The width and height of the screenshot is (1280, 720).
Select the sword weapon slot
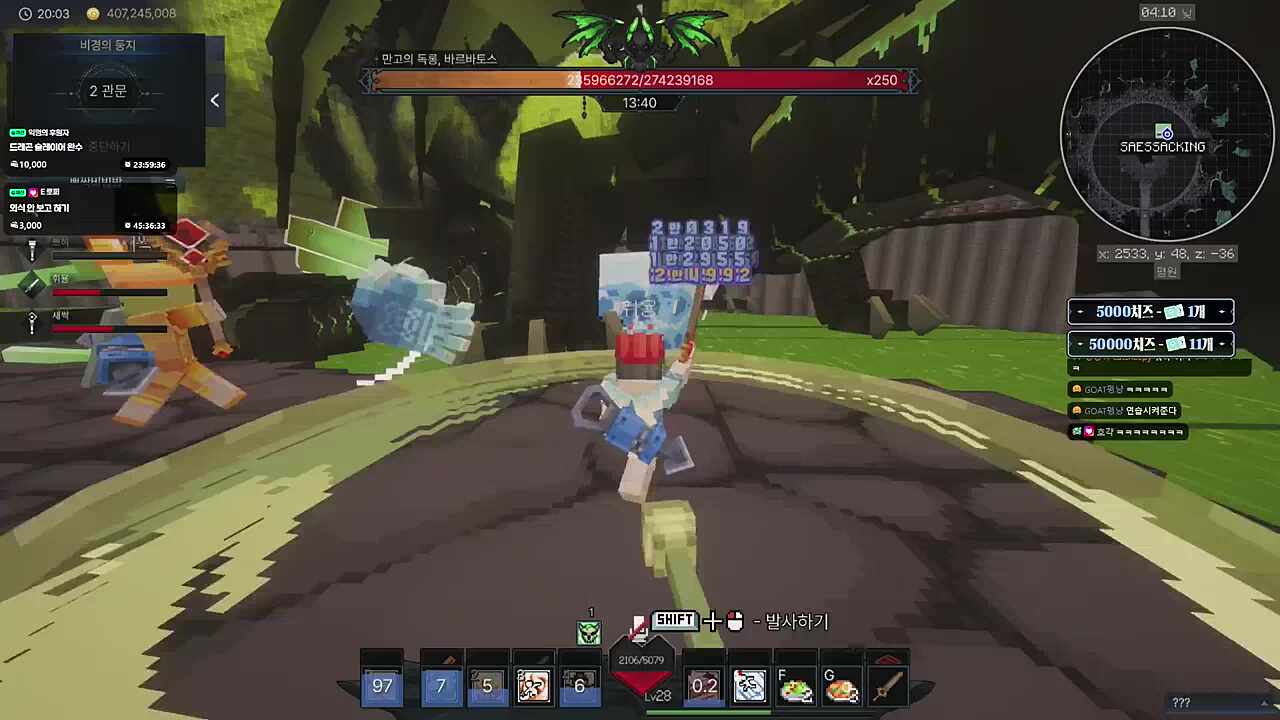point(886,686)
